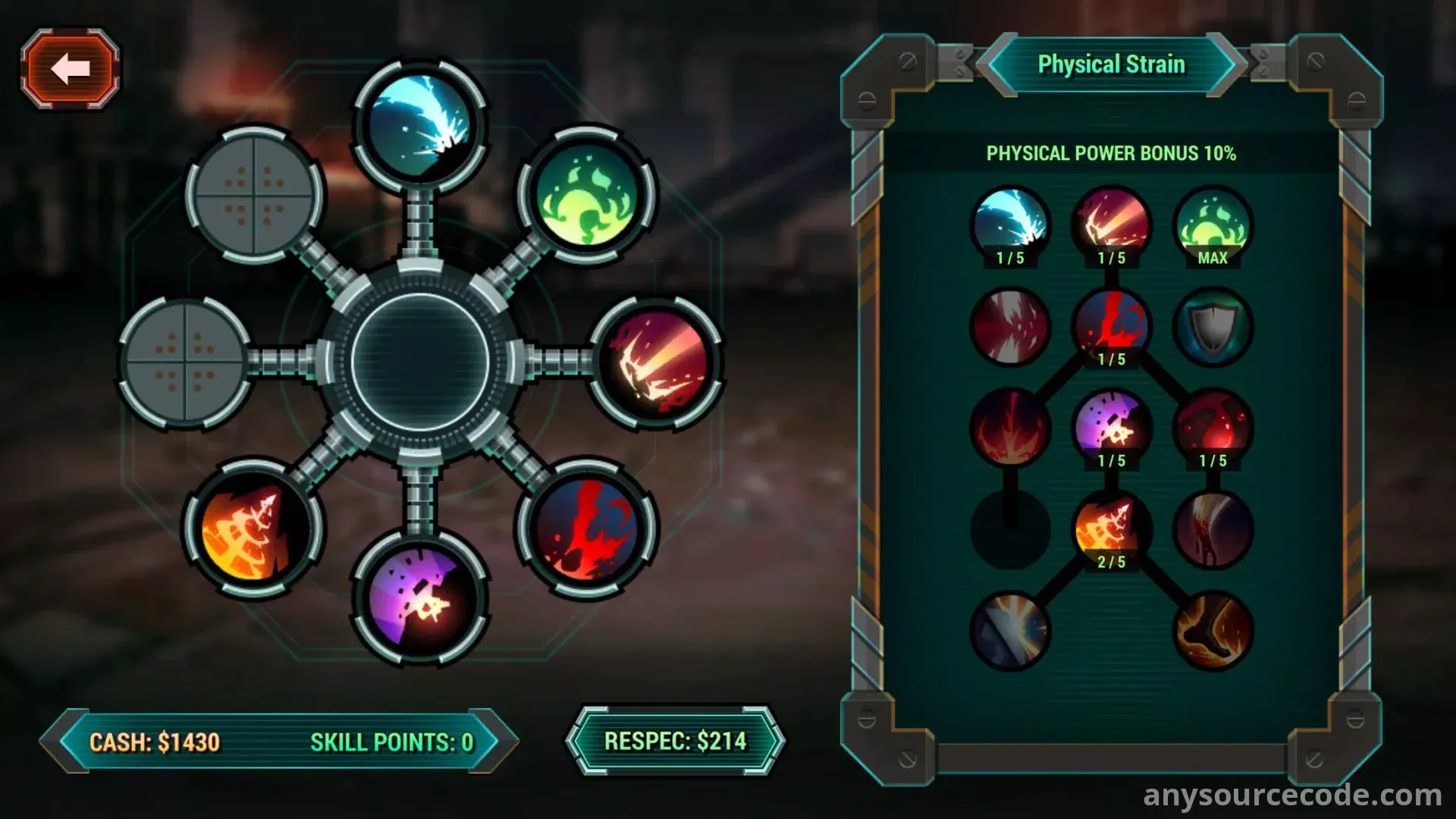
Task: Choose the purple burst tree node at 1/5
Action: 1111,428
